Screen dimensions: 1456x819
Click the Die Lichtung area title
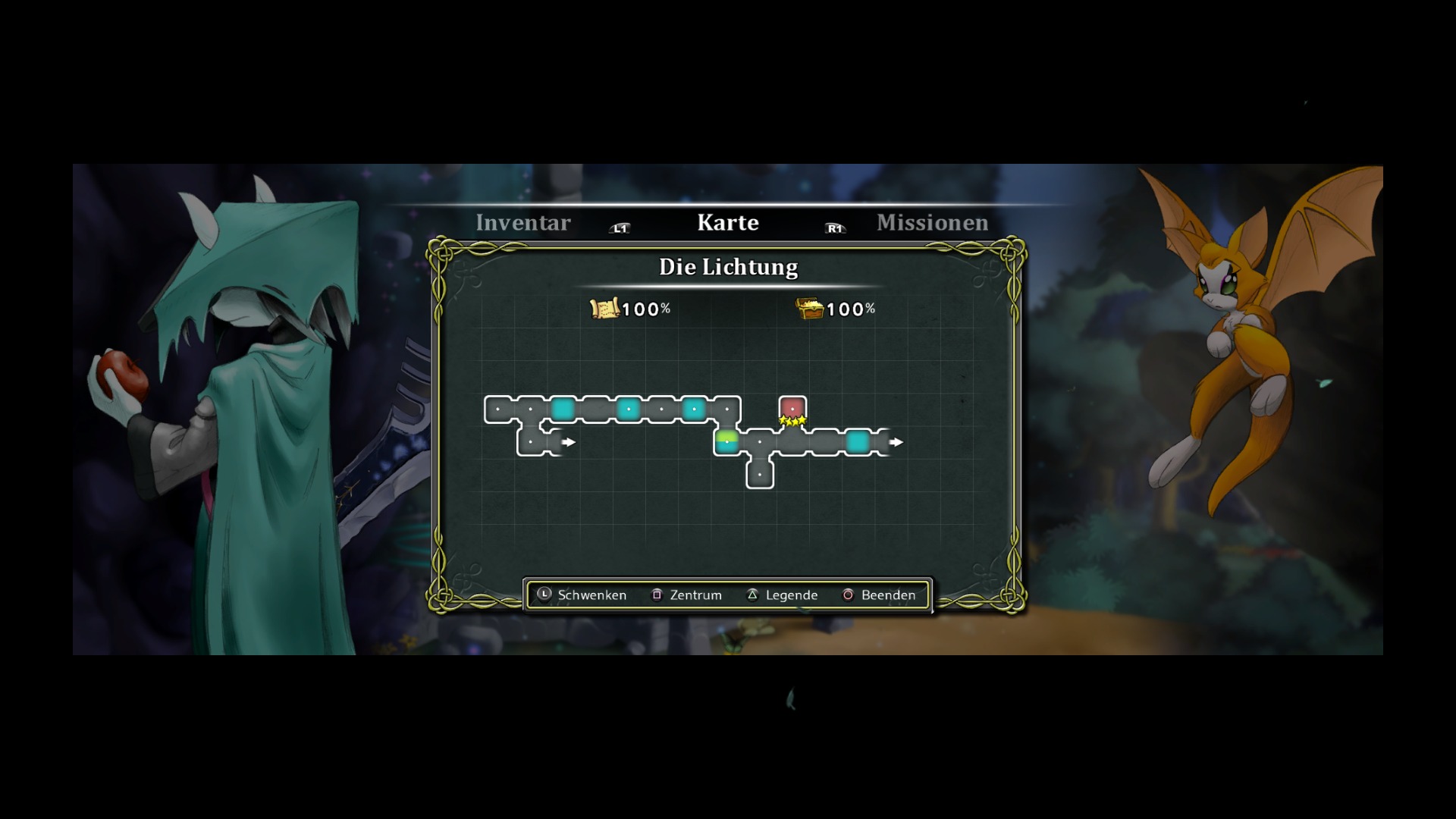(x=728, y=267)
